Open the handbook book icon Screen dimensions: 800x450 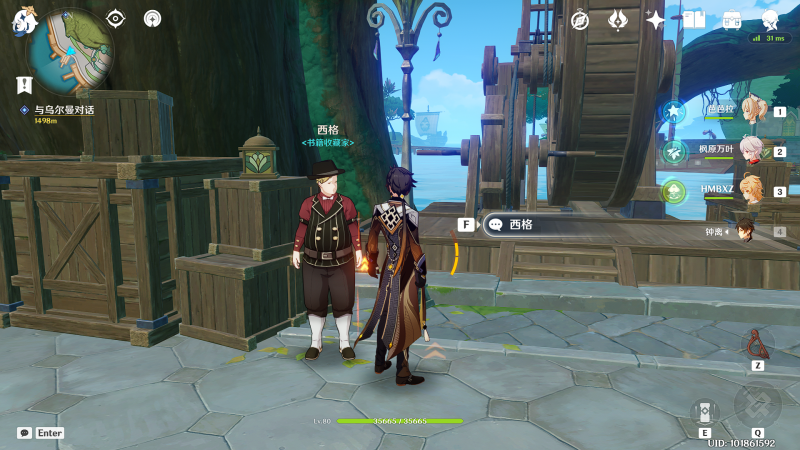[694, 20]
